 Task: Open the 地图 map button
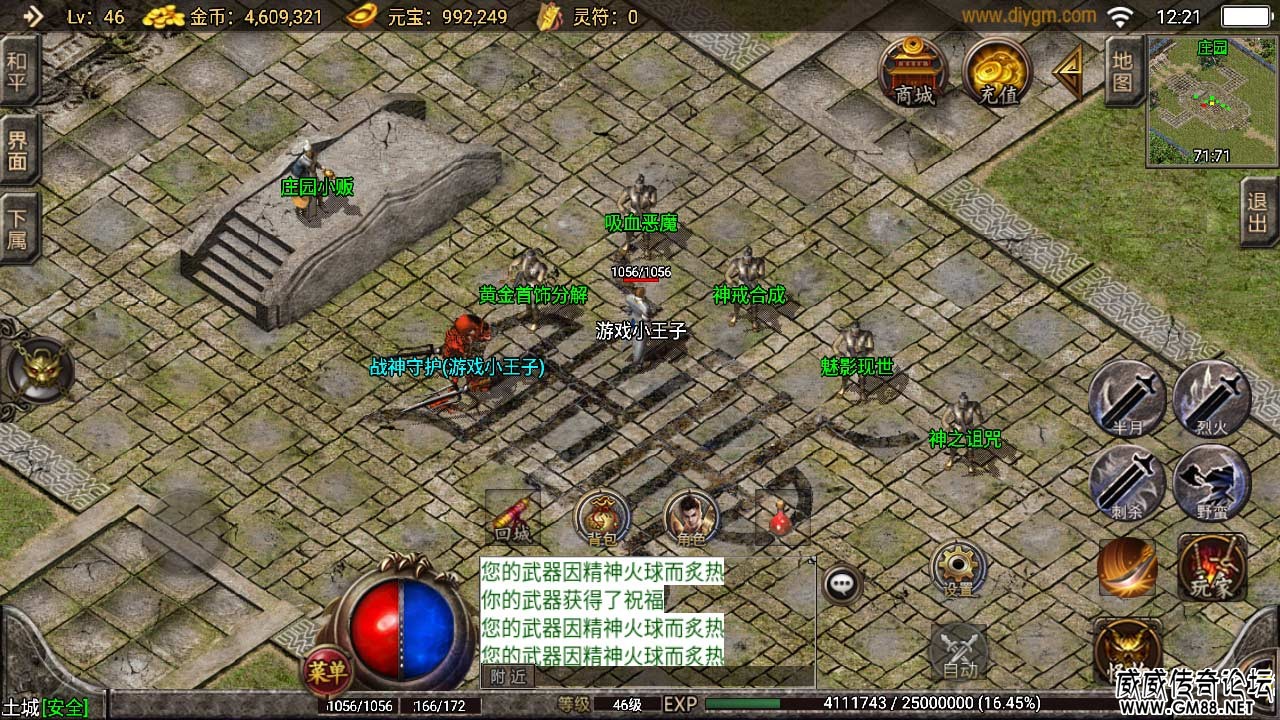(x=1123, y=71)
